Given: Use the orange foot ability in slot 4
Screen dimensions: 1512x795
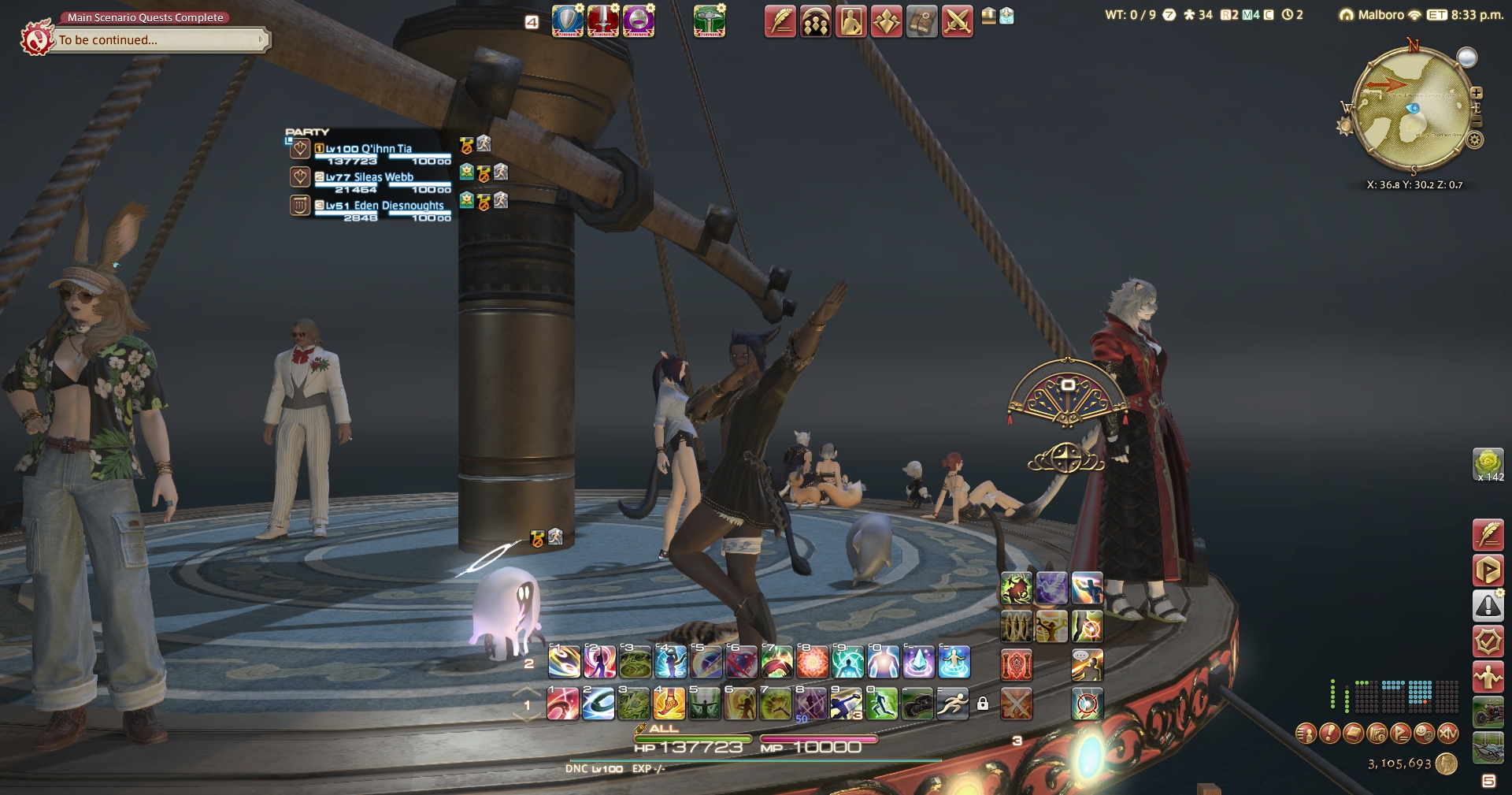Looking at the screenshot, I should tap(669, 704).
